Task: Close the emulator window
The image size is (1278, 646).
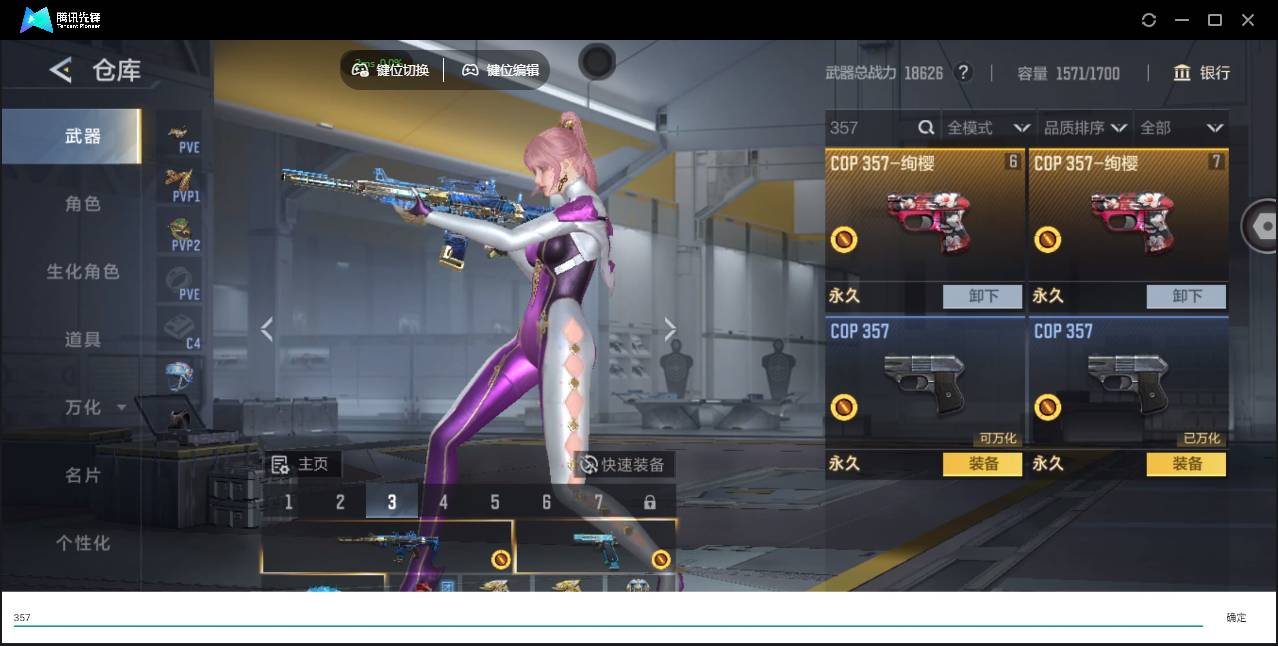Action: pyautogui.click(x=1248, y=20)
